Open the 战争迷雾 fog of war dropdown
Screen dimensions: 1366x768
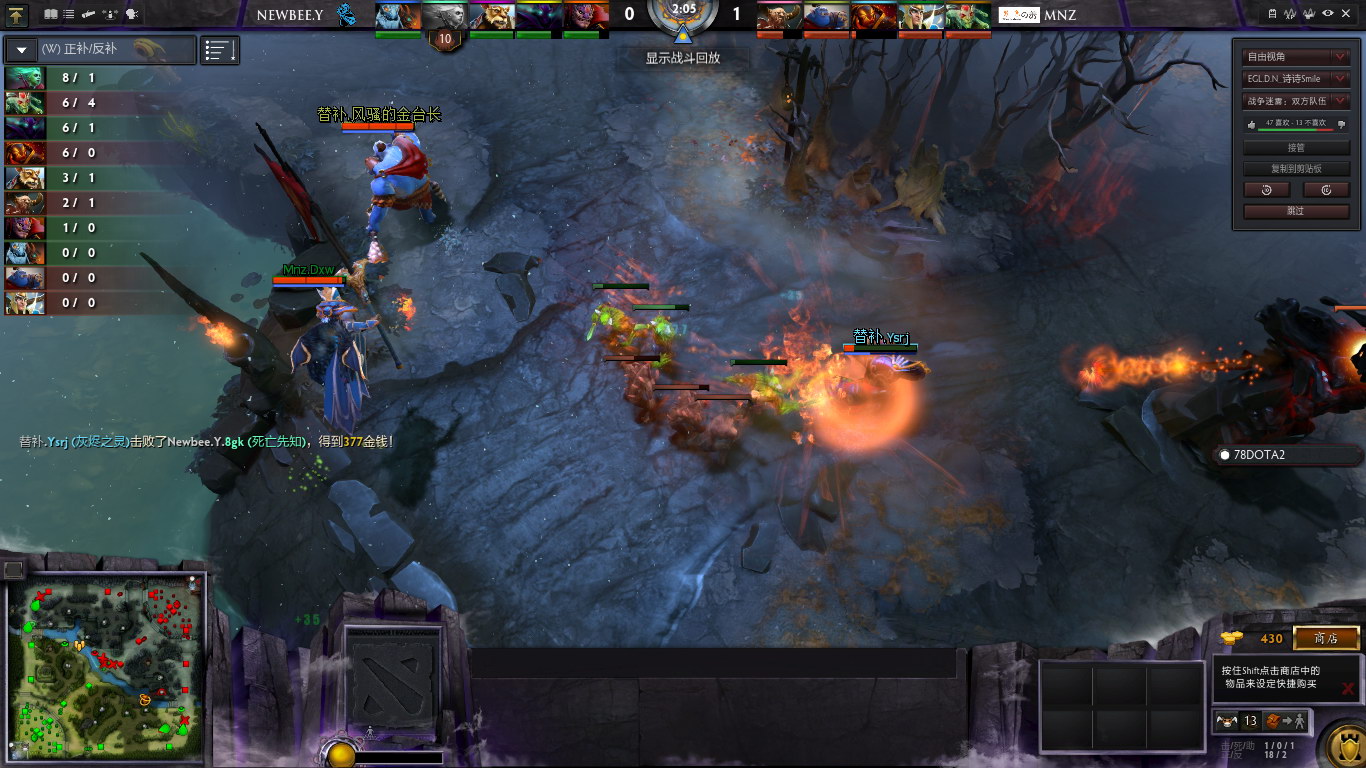pyautogui.click(x=1296, y=100)
